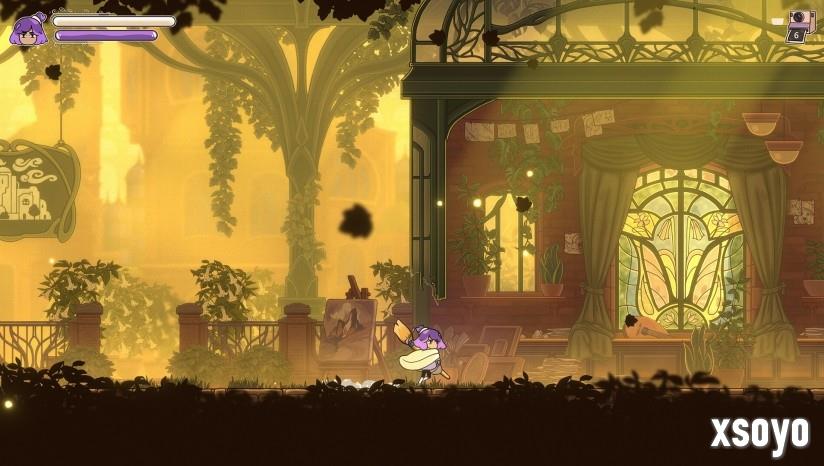Select the purple-haired character portrait
Screen dimensions: 824x466
(28, 29)
